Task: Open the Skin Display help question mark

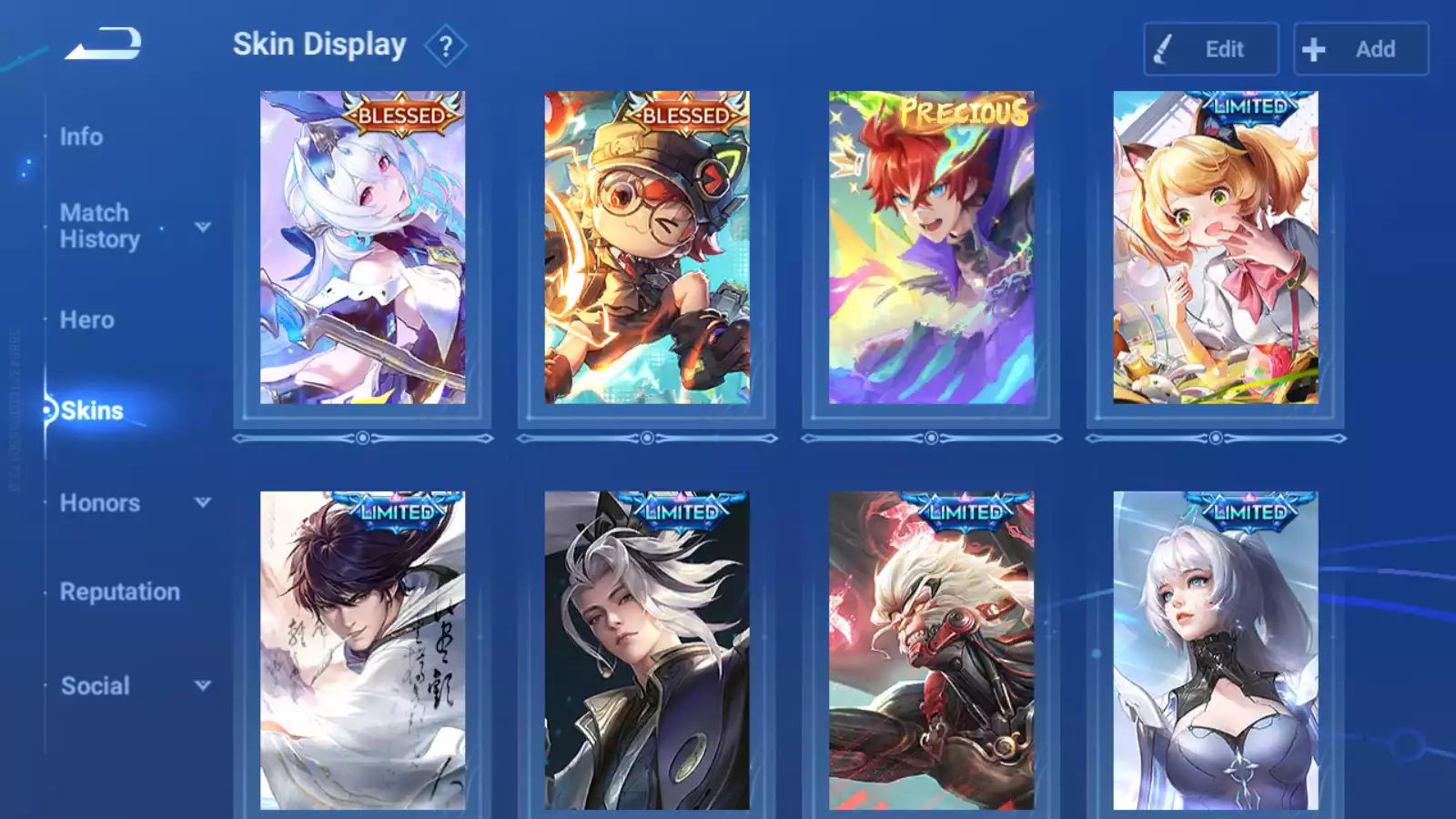Action: coord(445,46)
